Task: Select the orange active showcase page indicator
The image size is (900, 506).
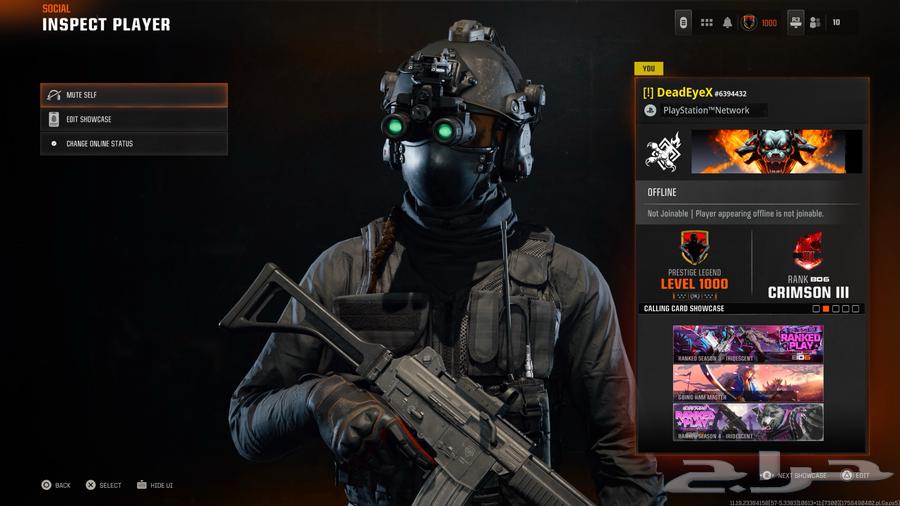Action: pos(826,309)
